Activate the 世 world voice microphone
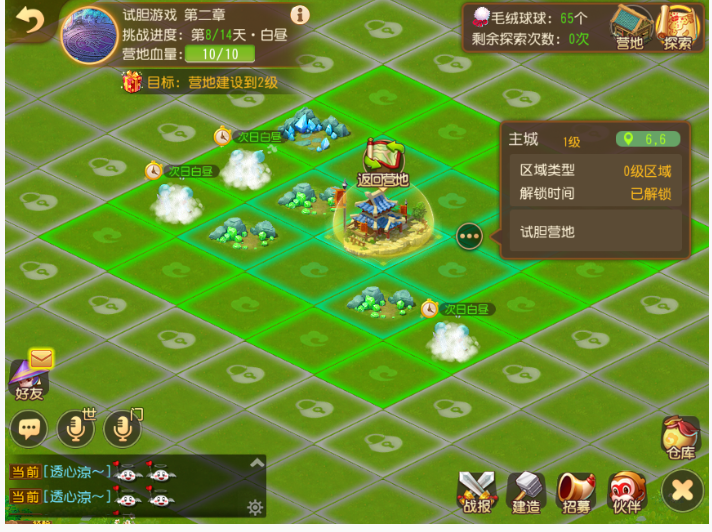Screen dimensions: 712x532 (76, 428)
